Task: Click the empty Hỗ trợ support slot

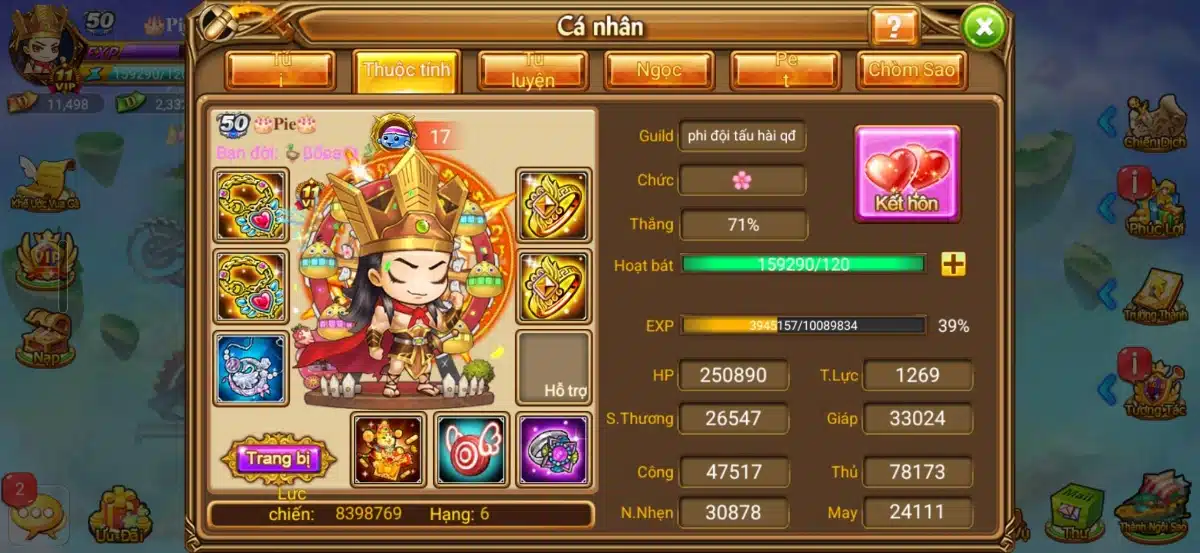Action: point(553,368)
